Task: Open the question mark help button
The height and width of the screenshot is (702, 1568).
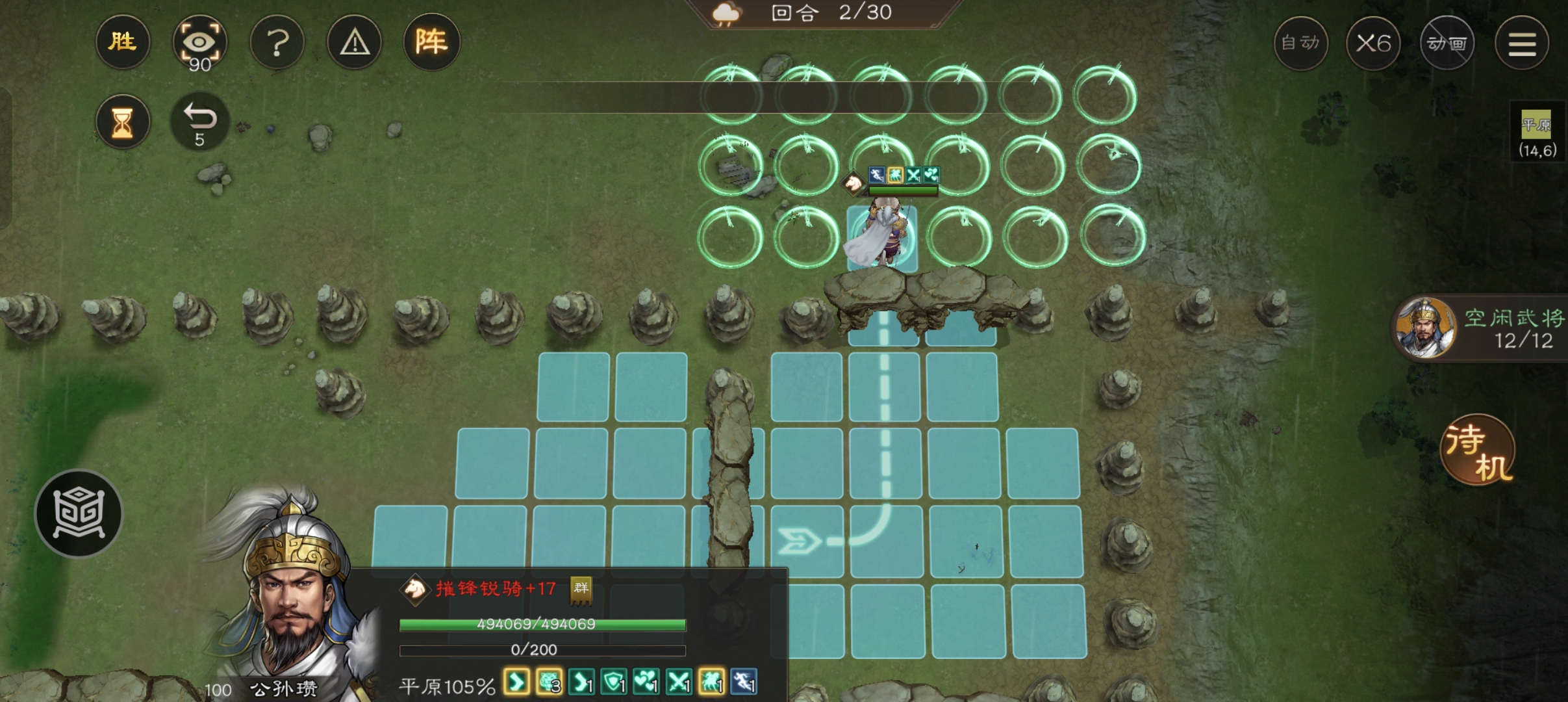Action: (x=277, y=43)
